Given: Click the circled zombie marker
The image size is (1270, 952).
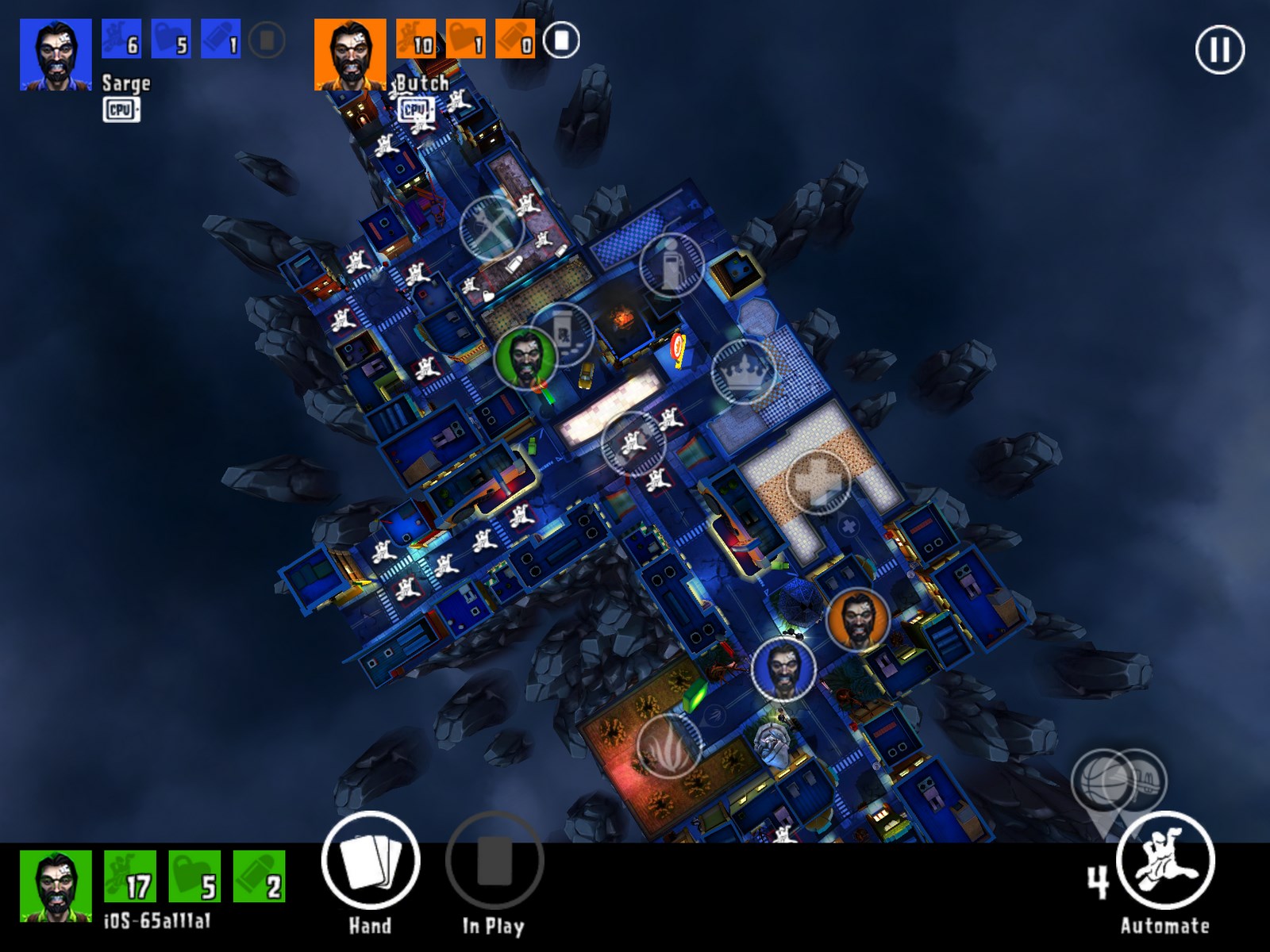Looking at the screenshot, I should click(x=633, y=443).
